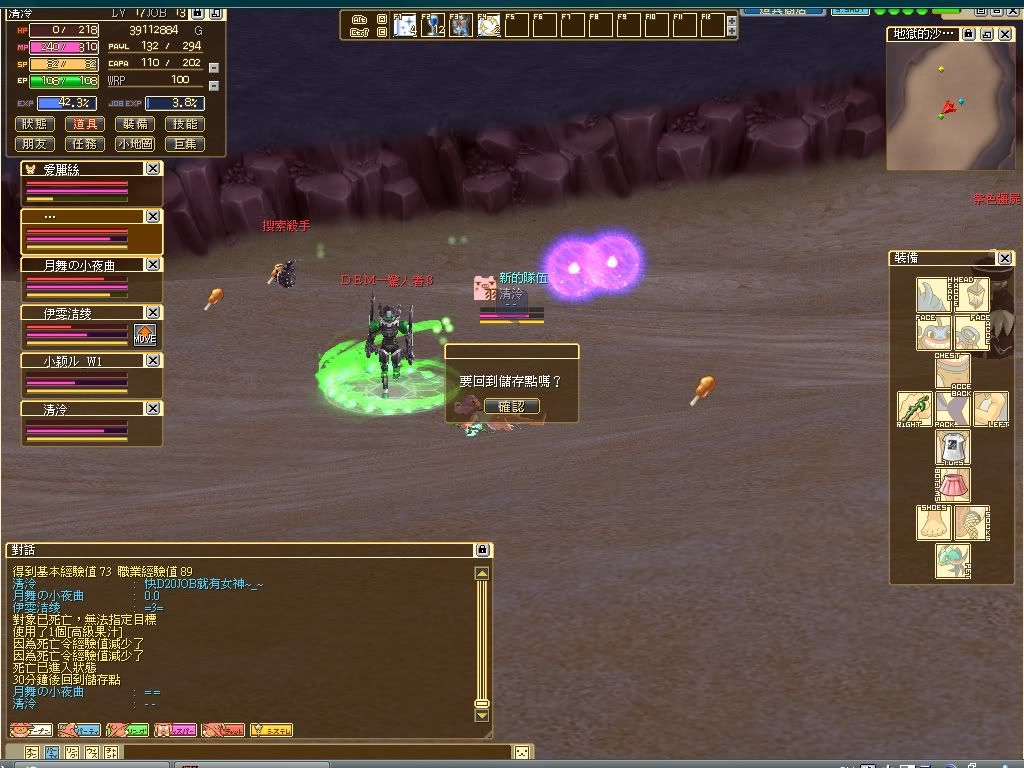Close party member 小穎ル W1 panel
Viewport: 1024px width, 768px height.
[x=153, y=360]
